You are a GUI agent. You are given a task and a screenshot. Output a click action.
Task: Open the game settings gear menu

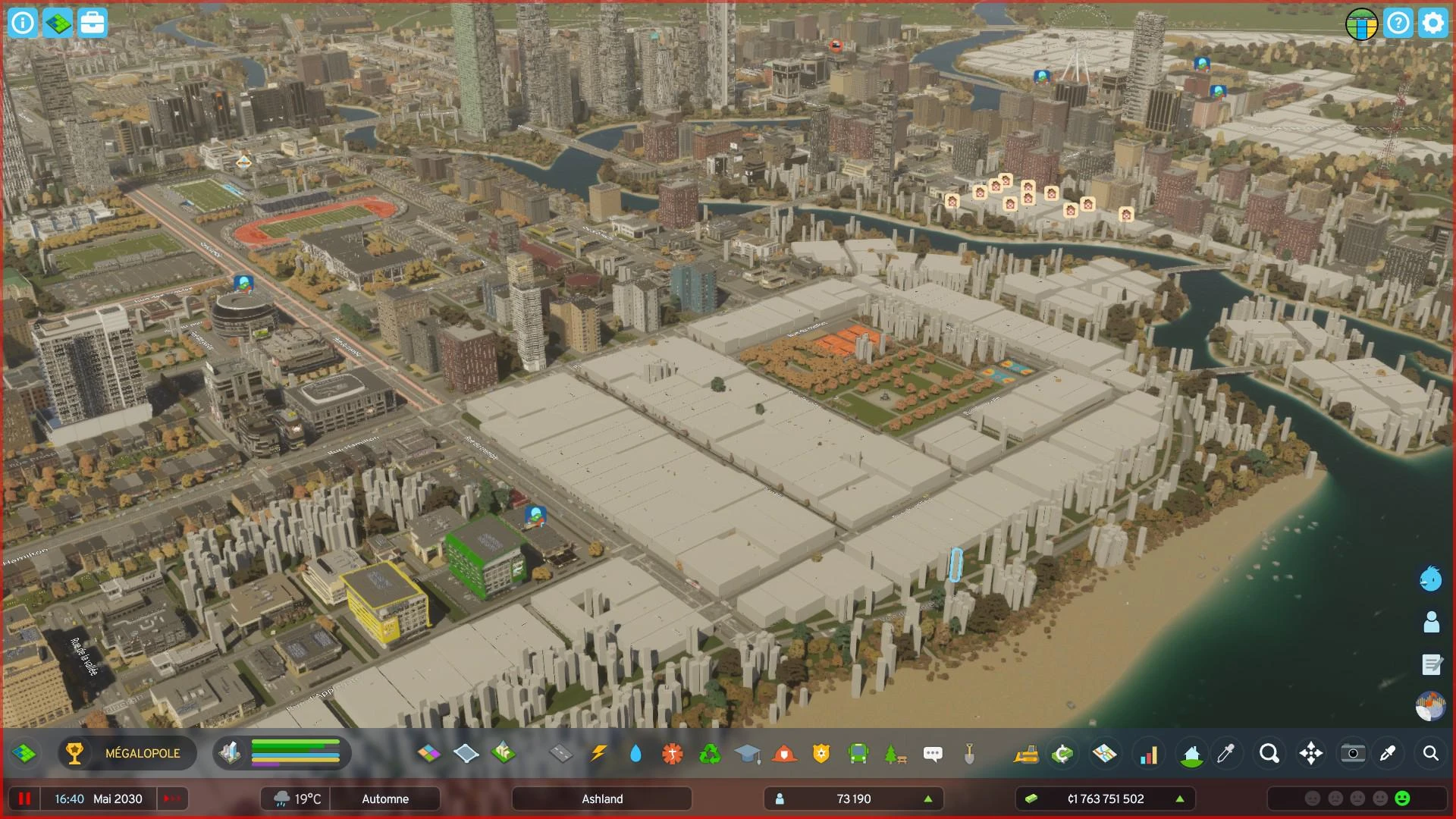1432,23
